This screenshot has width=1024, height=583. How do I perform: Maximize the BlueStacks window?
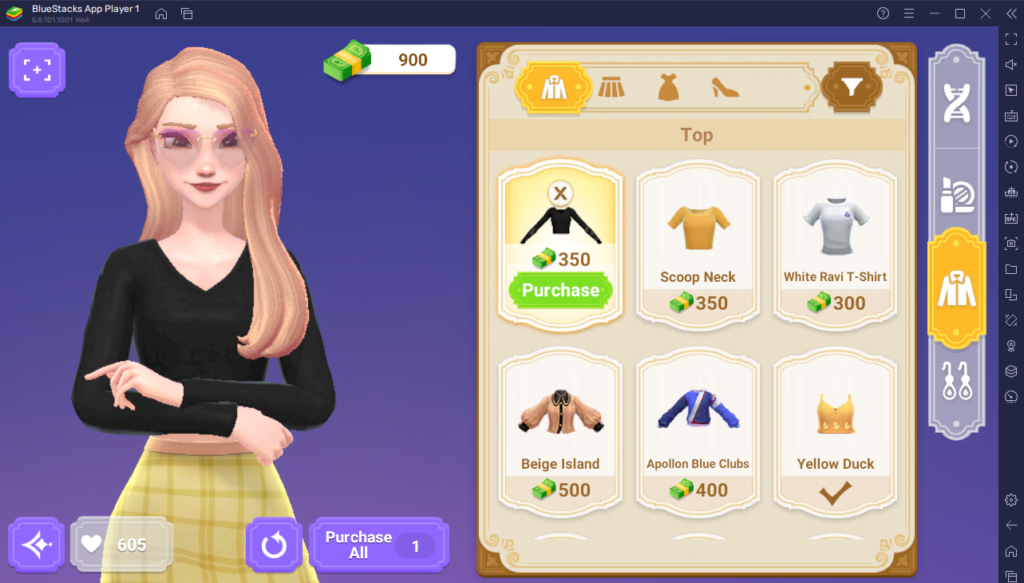tap(960, 13)
